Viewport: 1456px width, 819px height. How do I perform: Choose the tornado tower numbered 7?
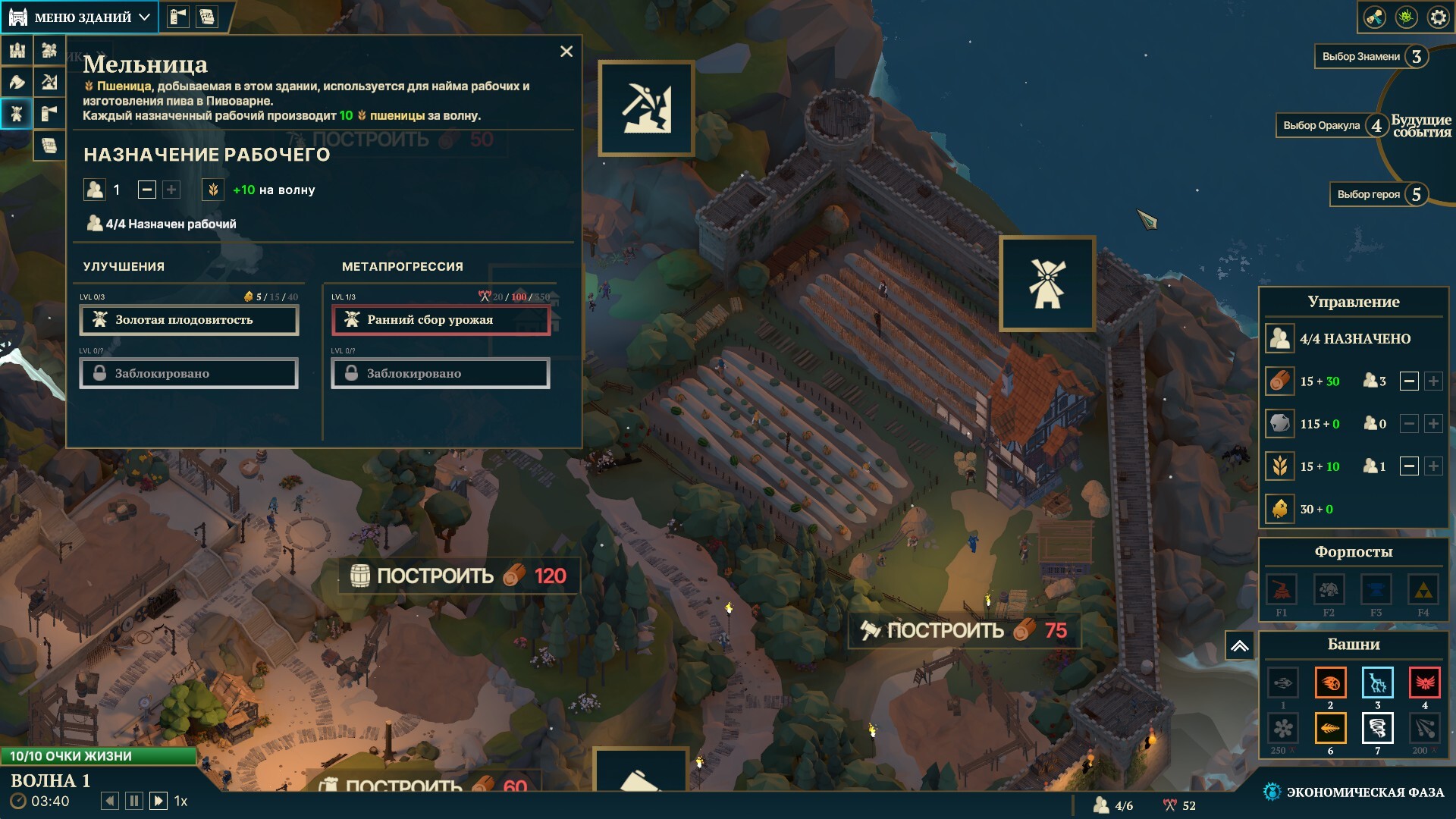coord(1377,729)
